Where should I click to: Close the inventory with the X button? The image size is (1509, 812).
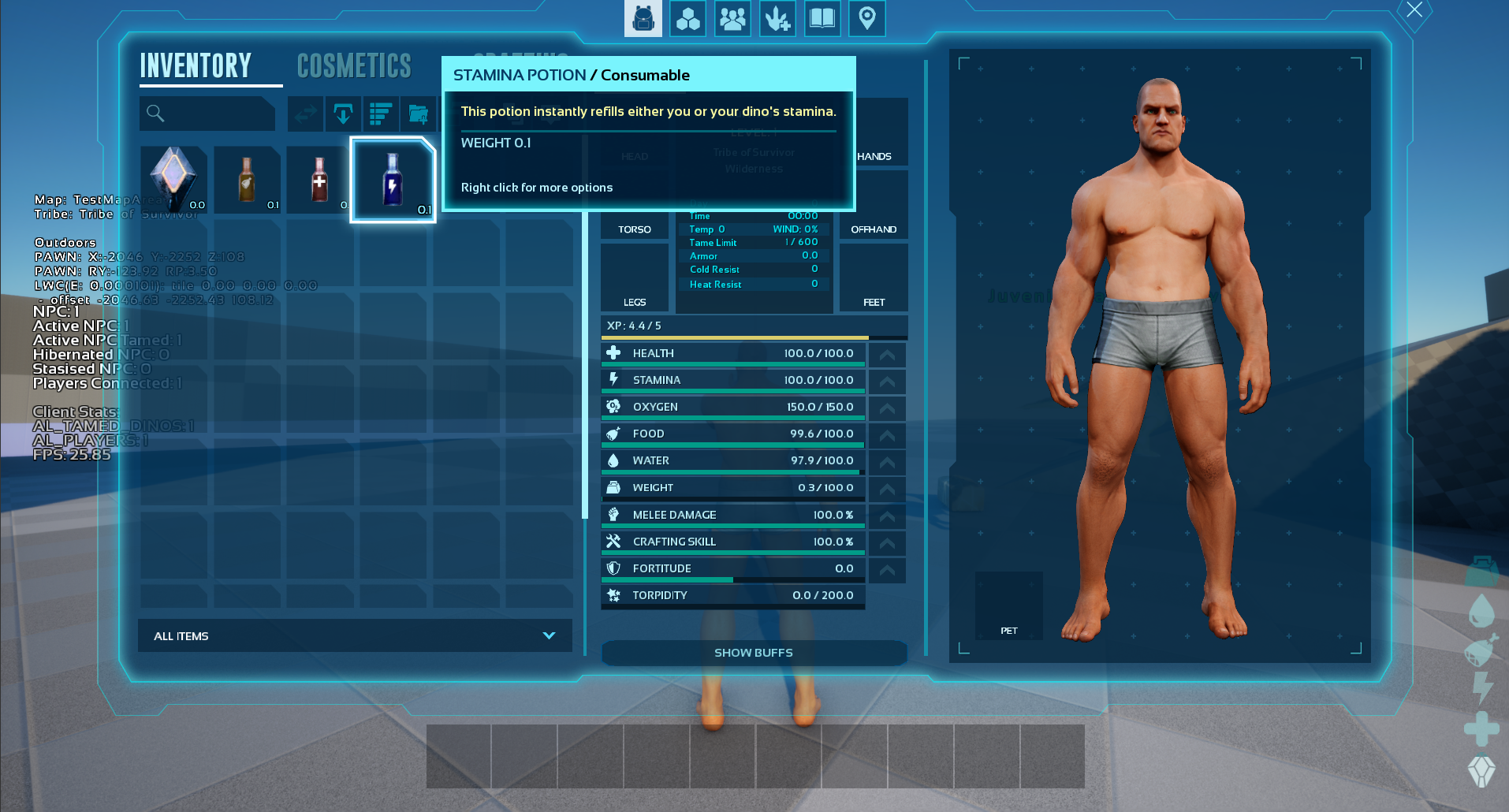click(x=1414, y=10)
